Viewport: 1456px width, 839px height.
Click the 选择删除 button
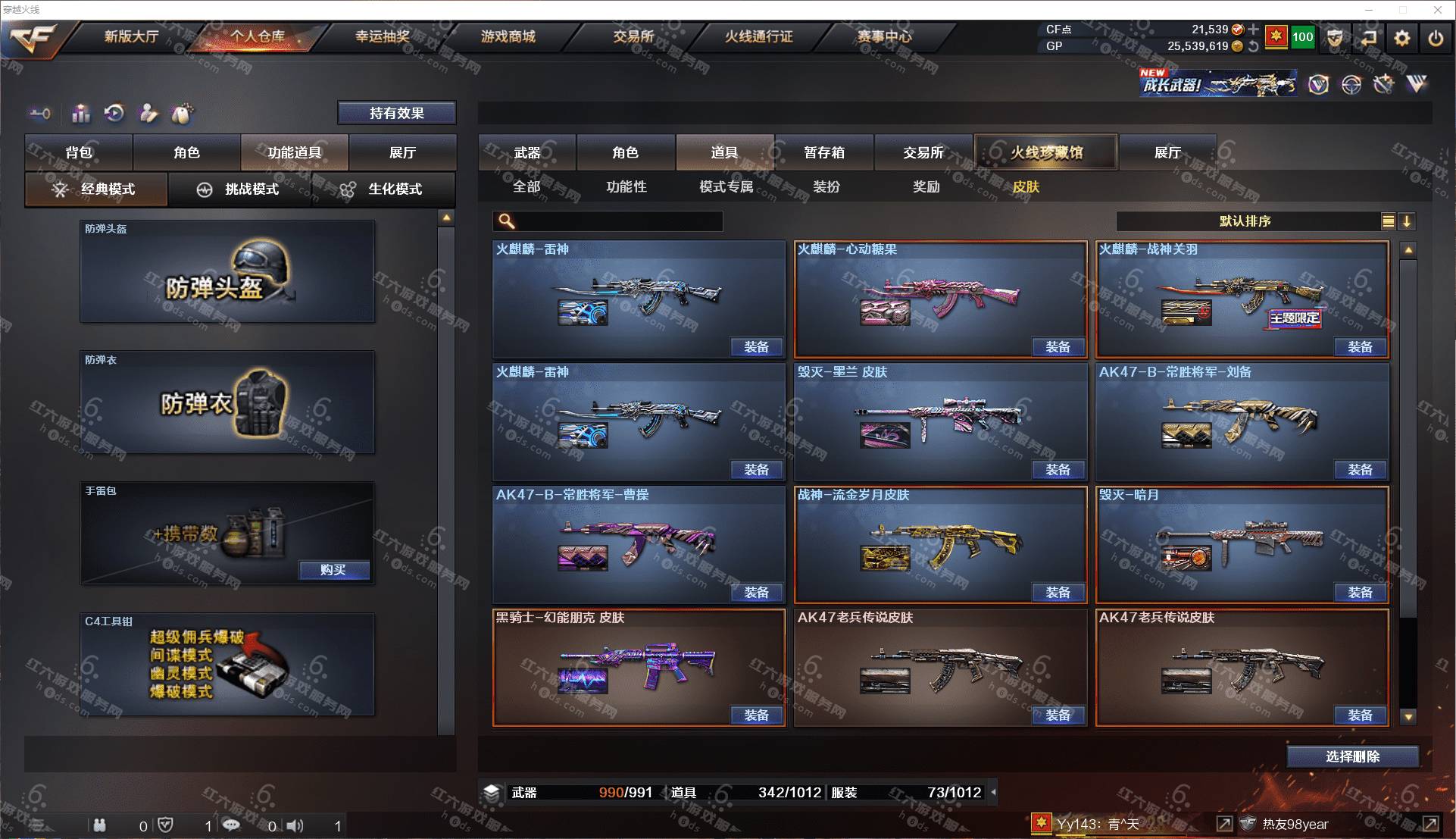(x=1352, y=756)
